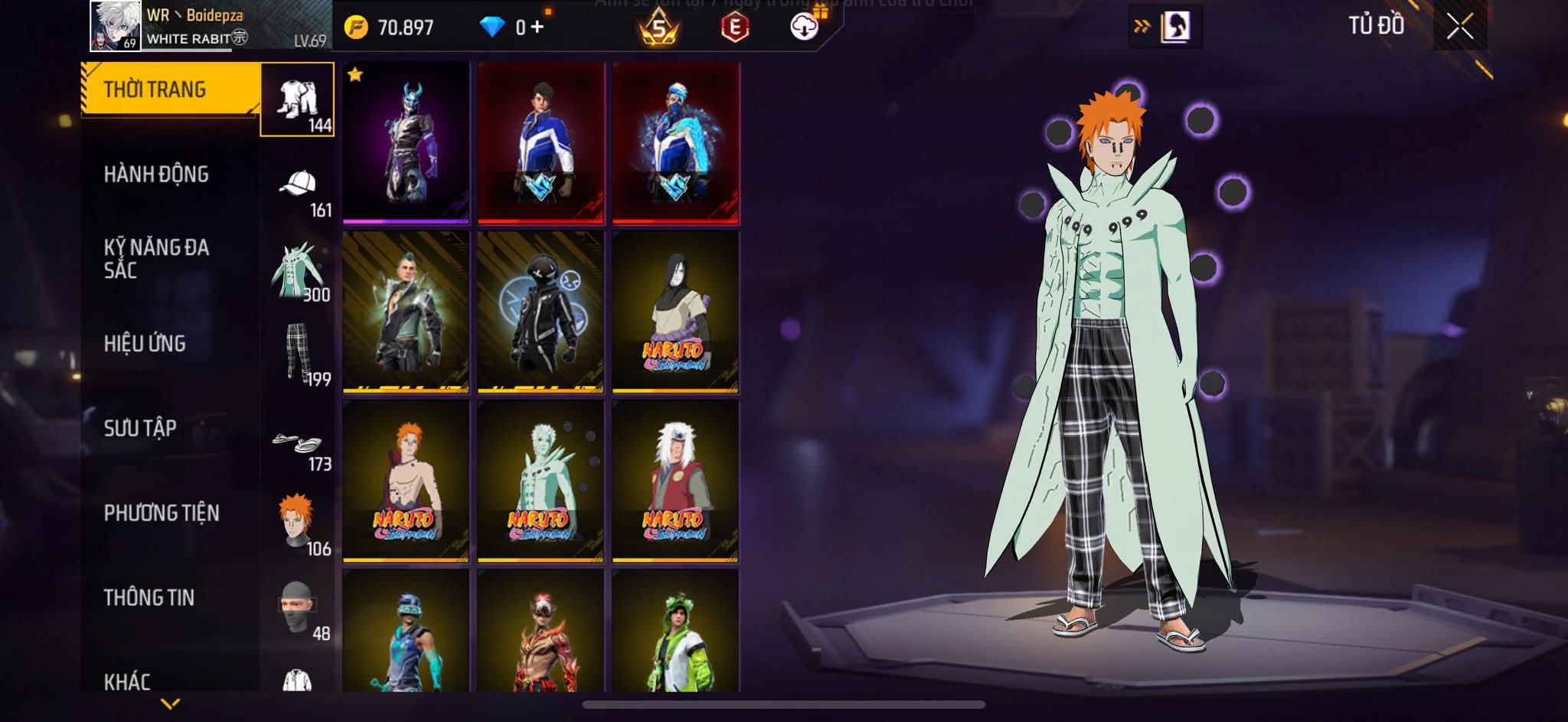Select the Jiraiya Naruto outfit tile

(x=675, y=482)
